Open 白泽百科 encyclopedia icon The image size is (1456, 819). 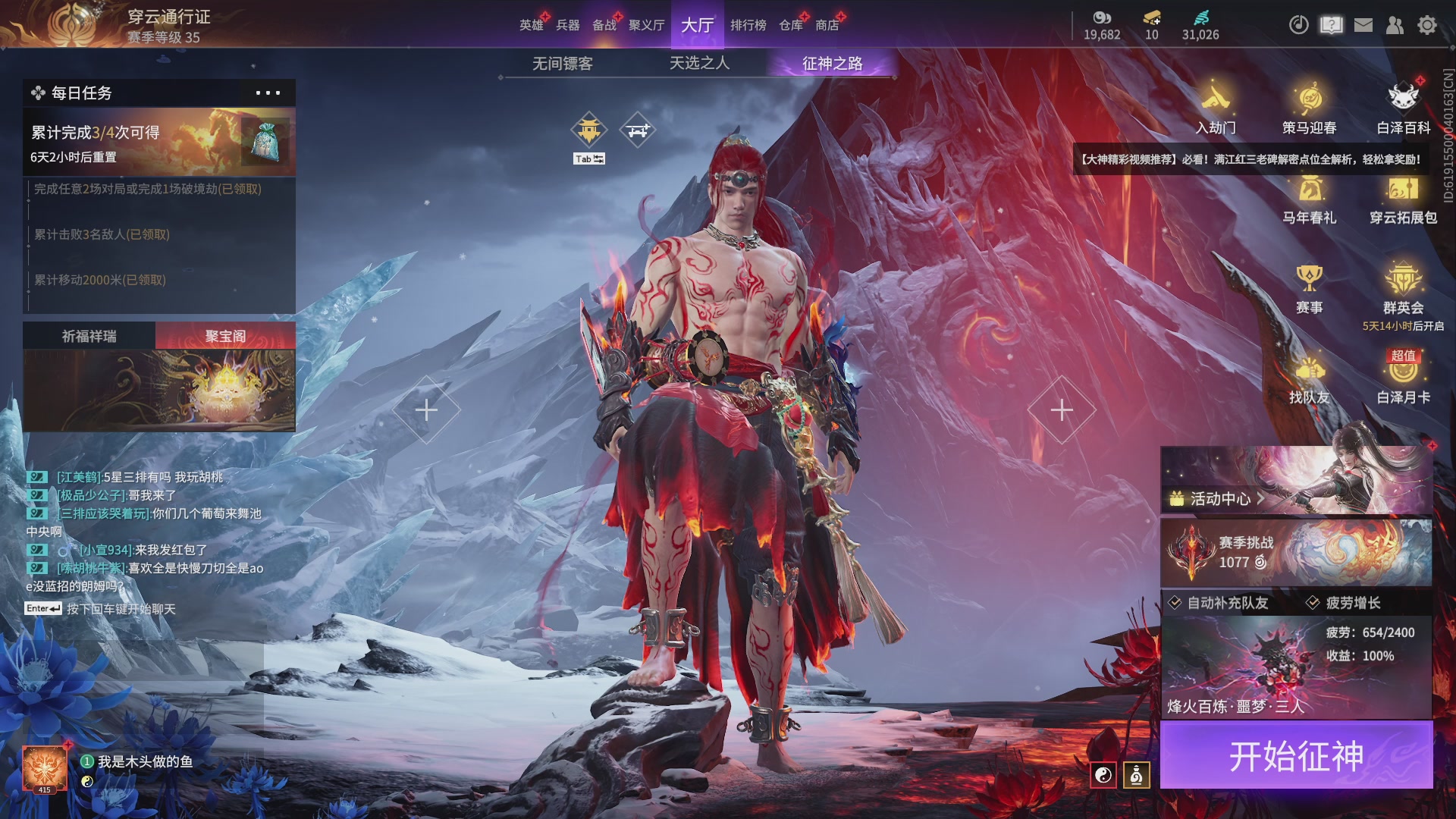pyautogui.click(x=1403, y=108)
